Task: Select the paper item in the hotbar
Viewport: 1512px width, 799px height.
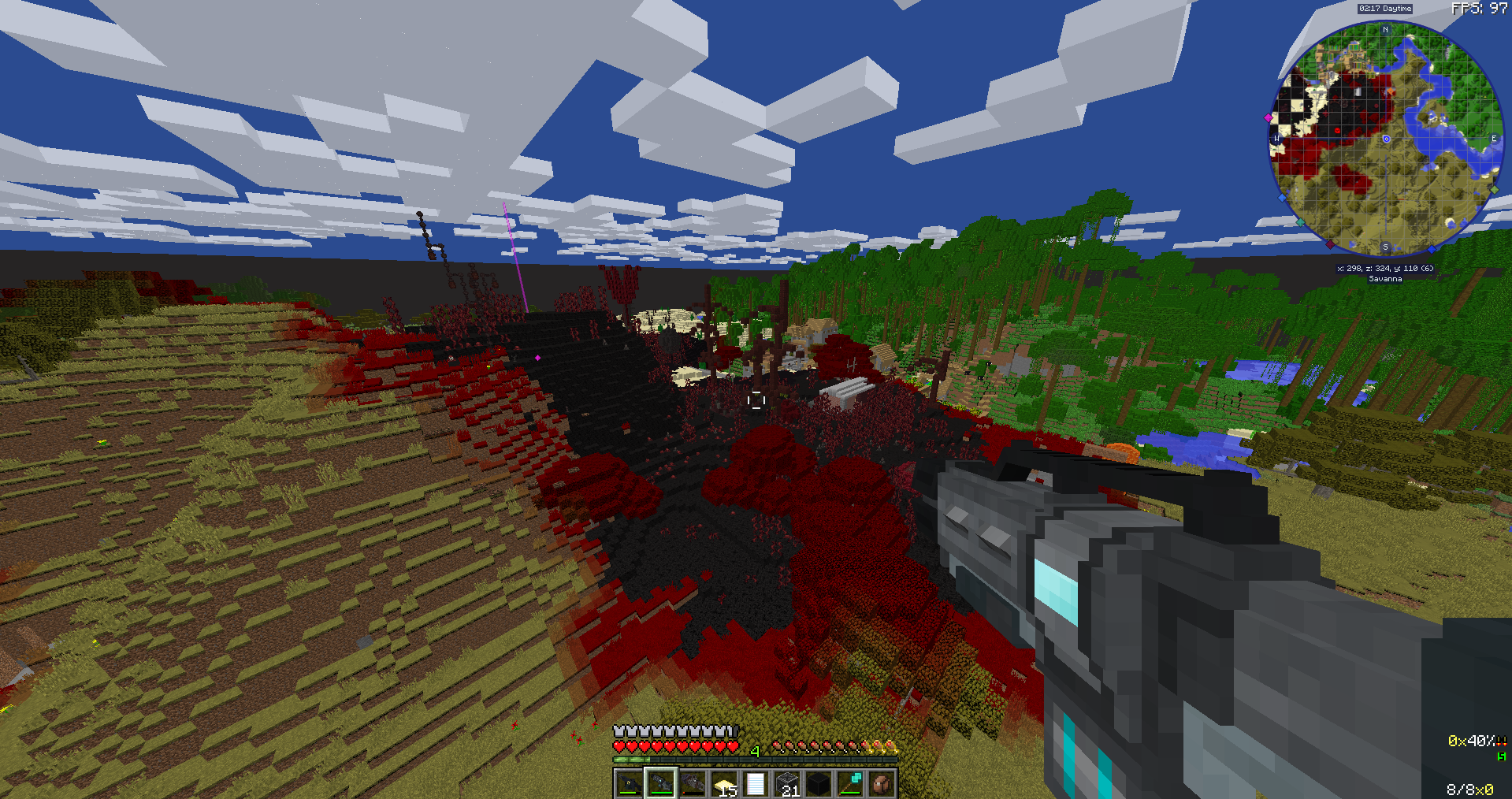Action: coord(756,782)
